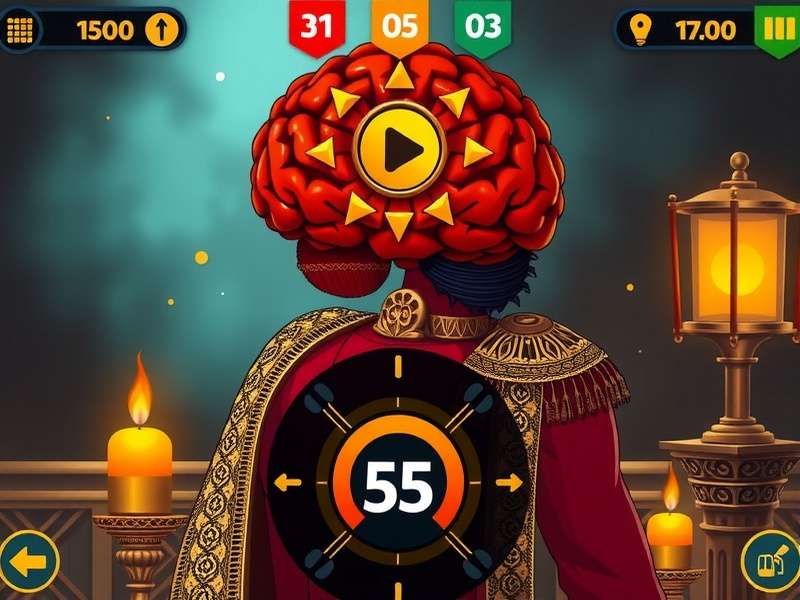Click the dial's left yellow arrow

[287, 483]
